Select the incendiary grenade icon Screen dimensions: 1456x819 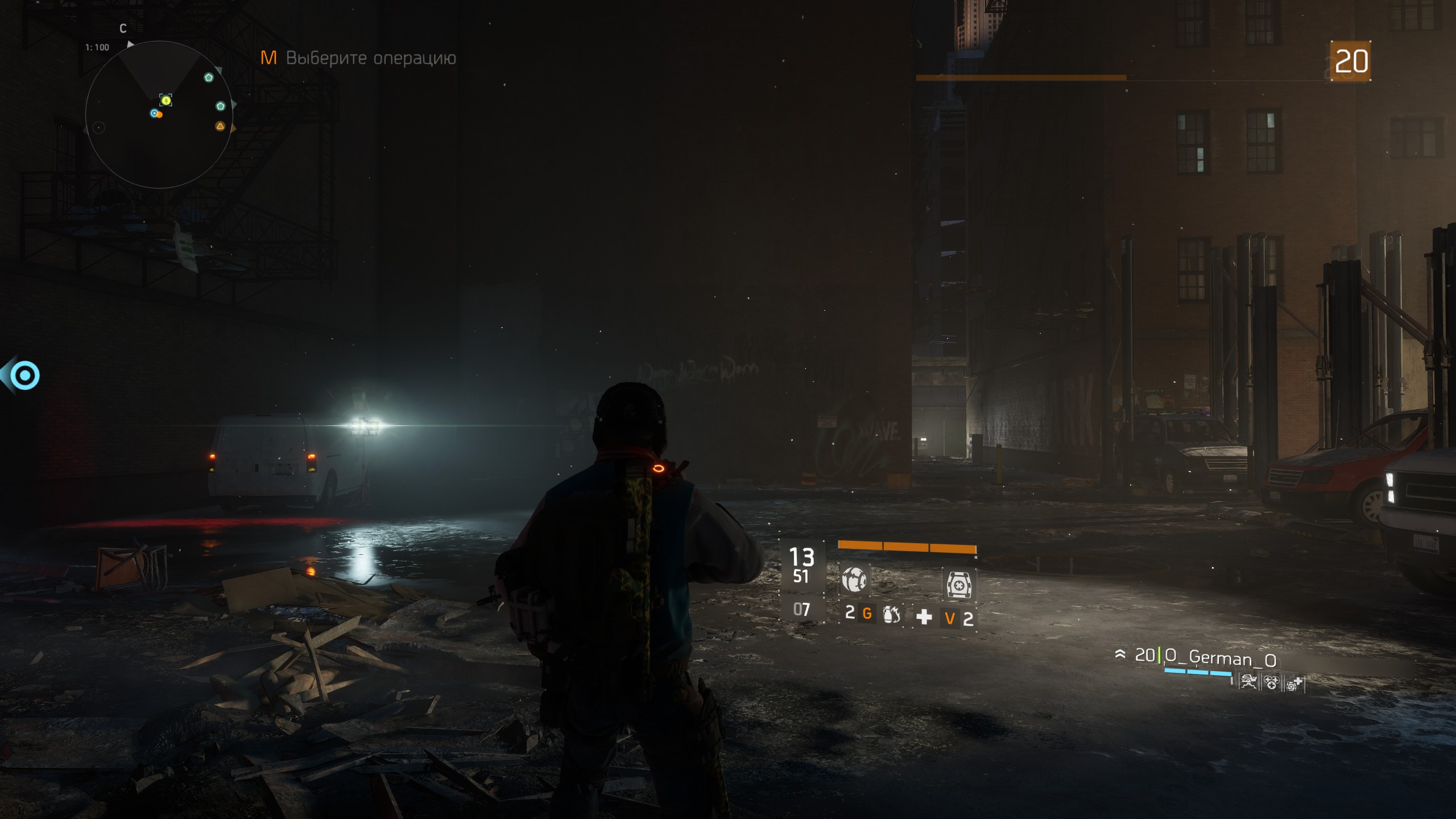(891, 614)
